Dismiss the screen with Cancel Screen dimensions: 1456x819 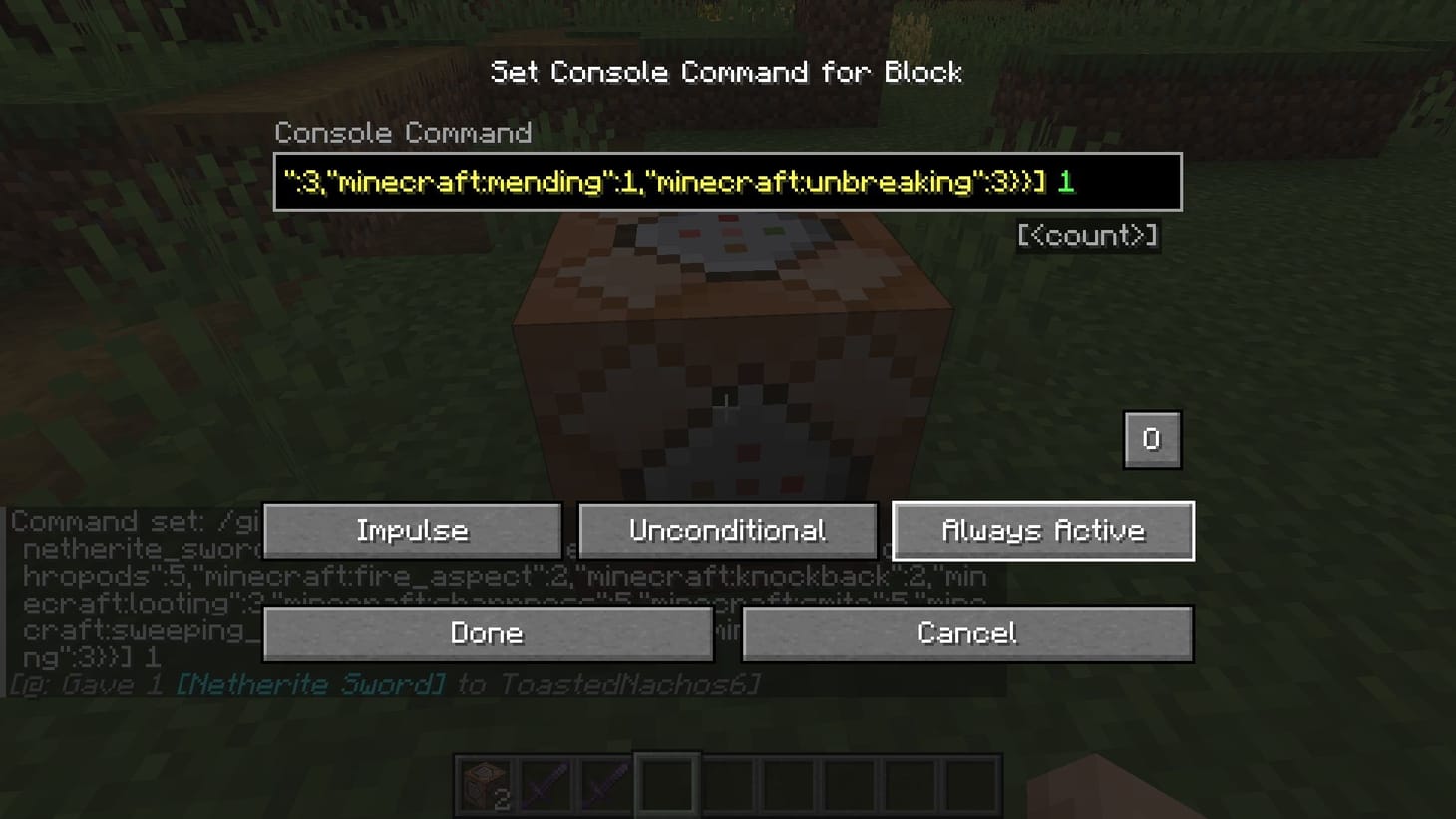[966, 633]
